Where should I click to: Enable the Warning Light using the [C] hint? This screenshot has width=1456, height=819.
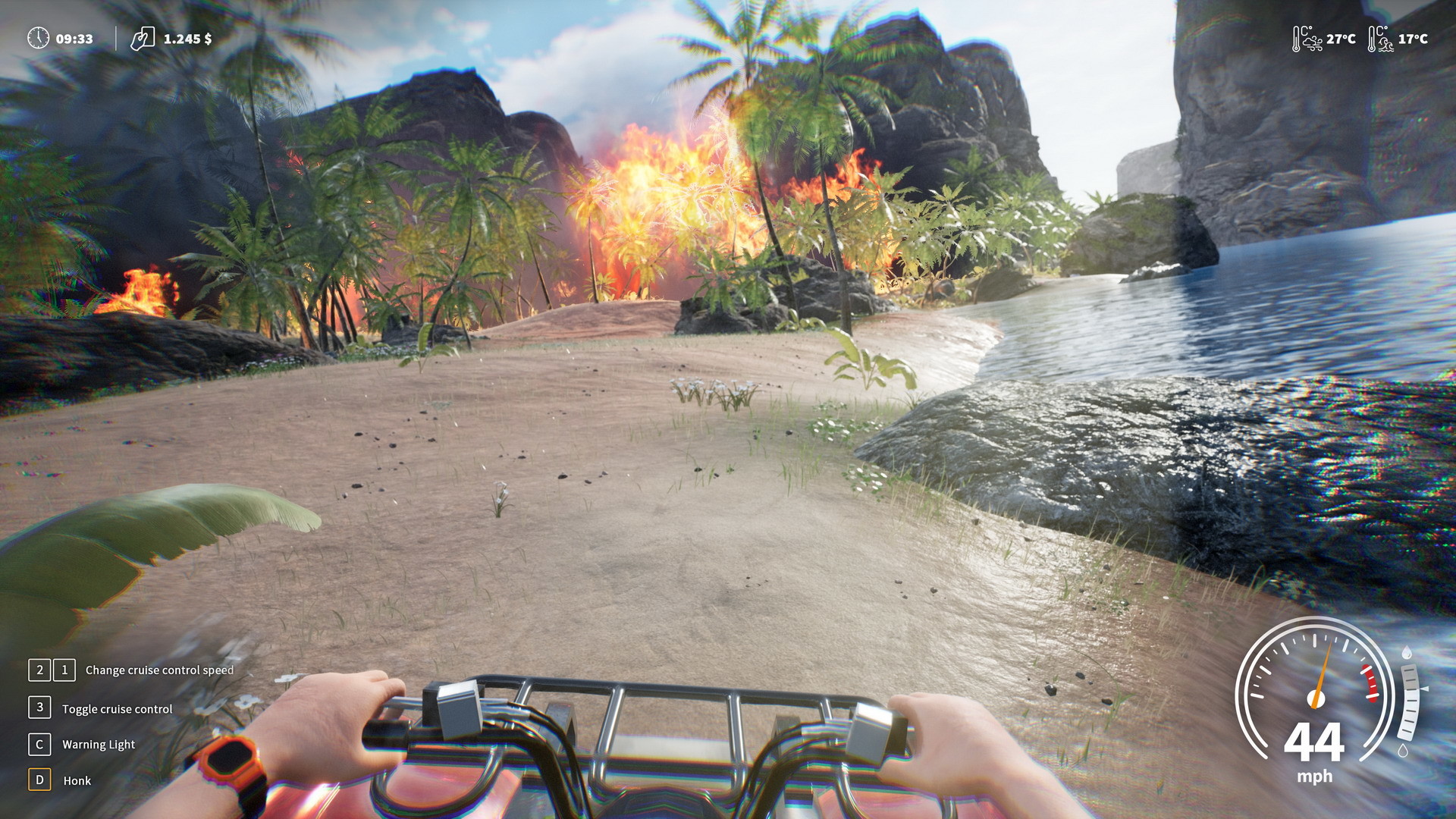click(x=38, y=745)
